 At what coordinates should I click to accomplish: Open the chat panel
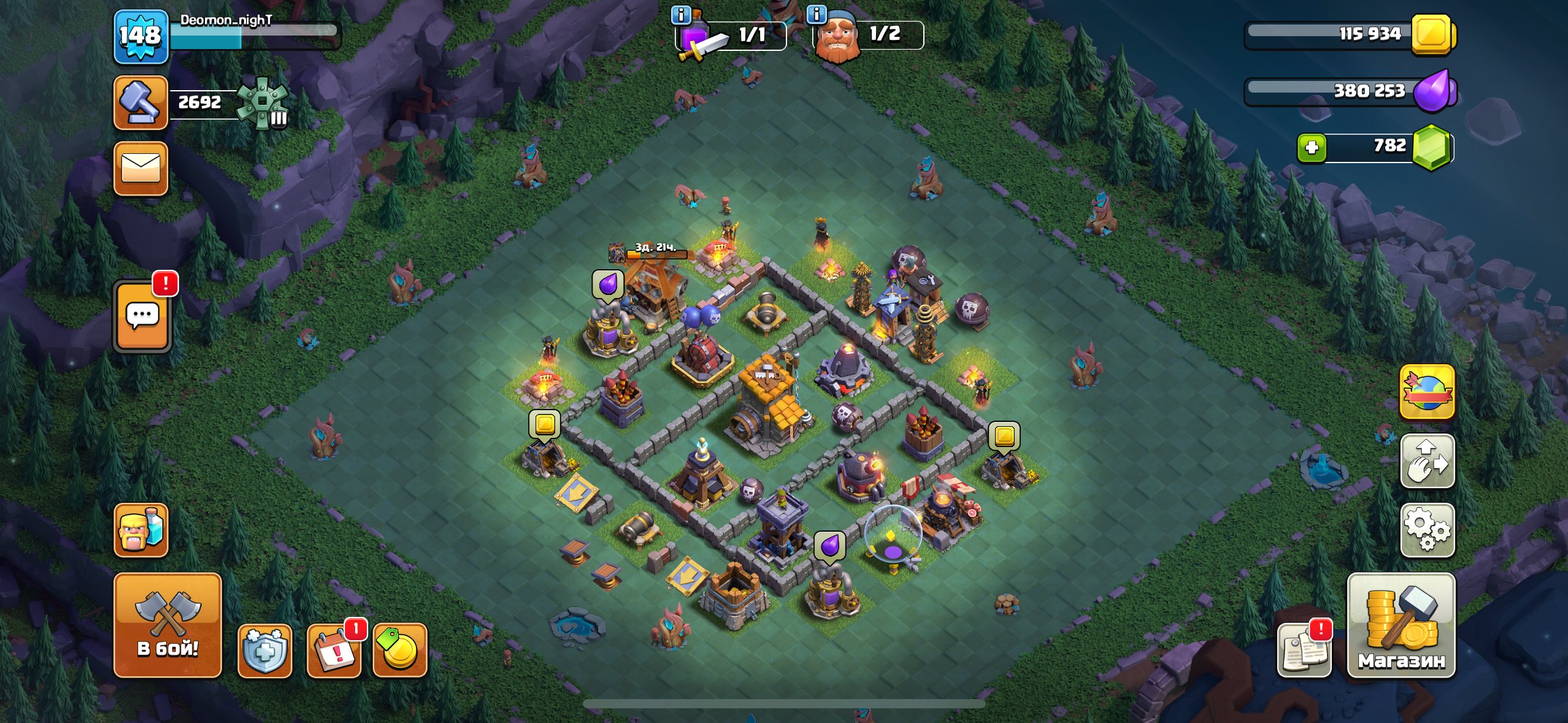point(142,316)
